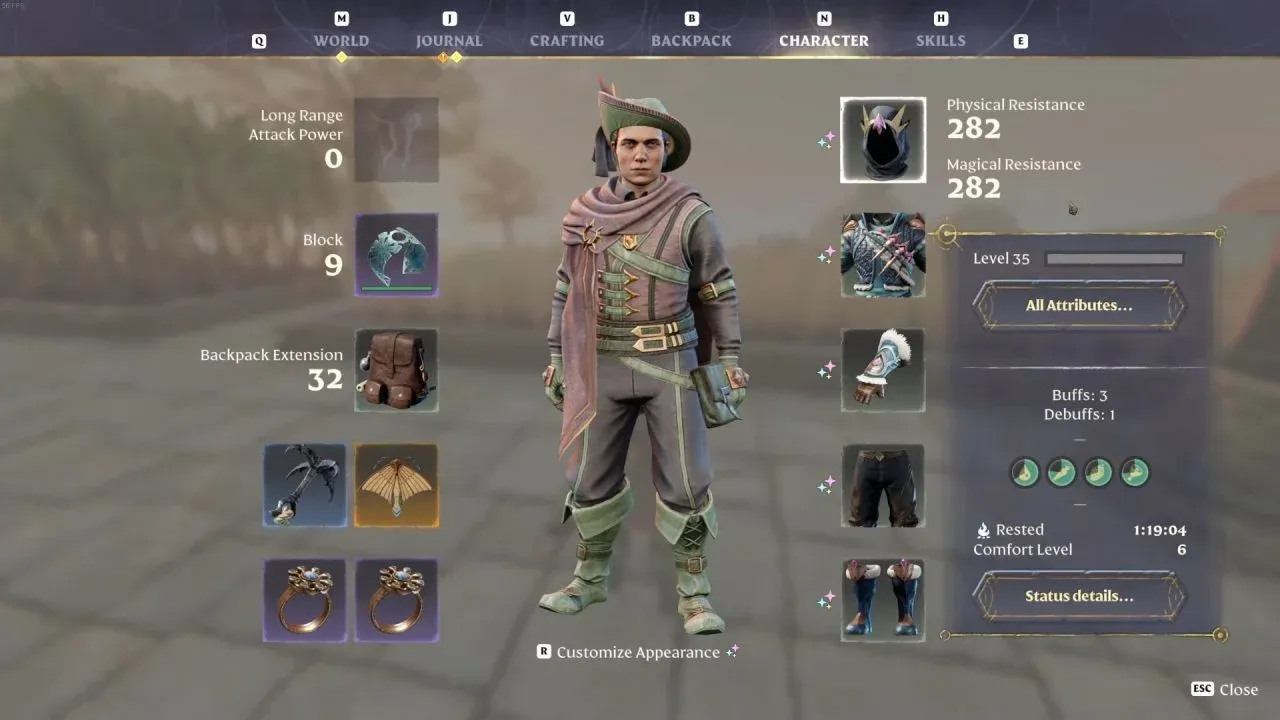Select the grappling hook slot
Screen dimensions: 1280x720
pyautogui.click(x=305, y=486)
